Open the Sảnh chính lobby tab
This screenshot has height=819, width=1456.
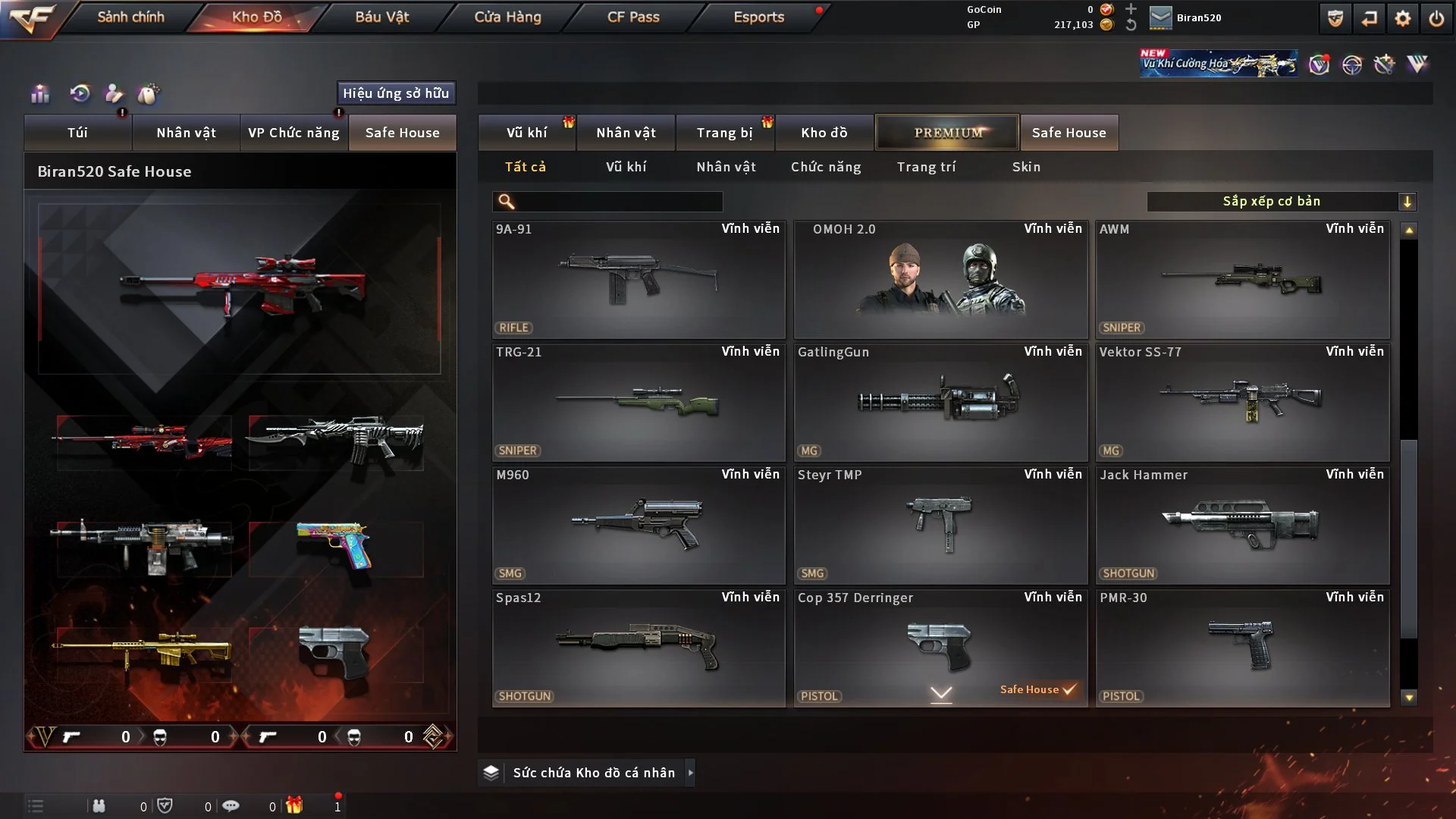pyautogui.click(x=130, y=17)
